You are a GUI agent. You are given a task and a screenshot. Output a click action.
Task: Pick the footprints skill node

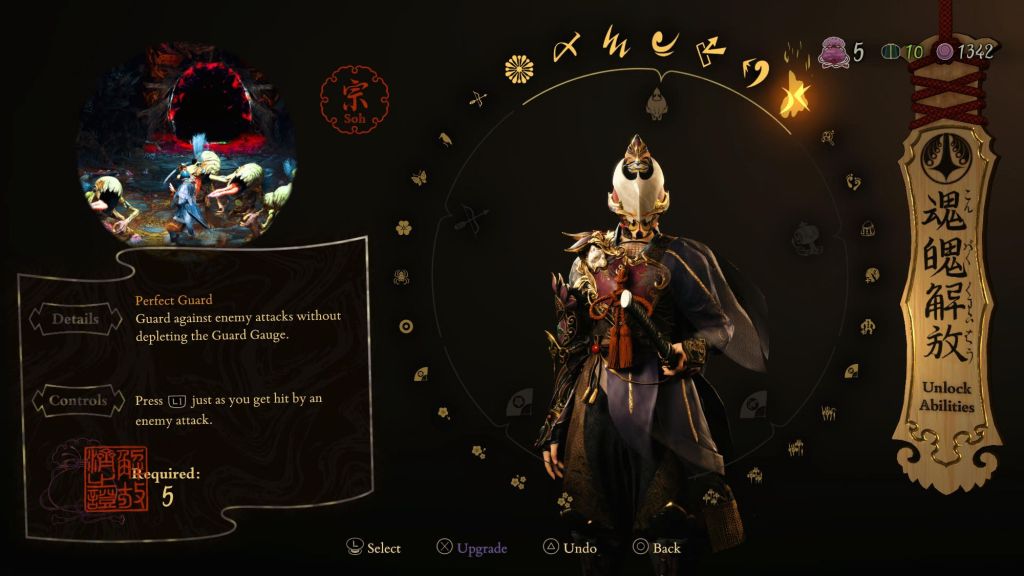click(x=853, y=182)
